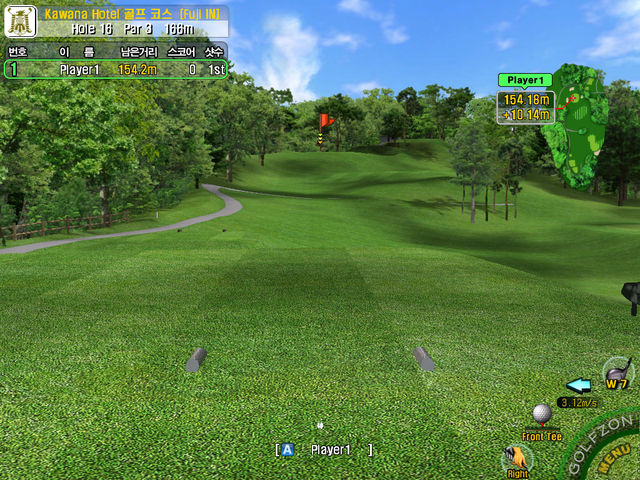Click the Kawana Hotel course emblem
The width and height of the screenshot is (640, 480).
pyautogui.click(x=20, y=21)
